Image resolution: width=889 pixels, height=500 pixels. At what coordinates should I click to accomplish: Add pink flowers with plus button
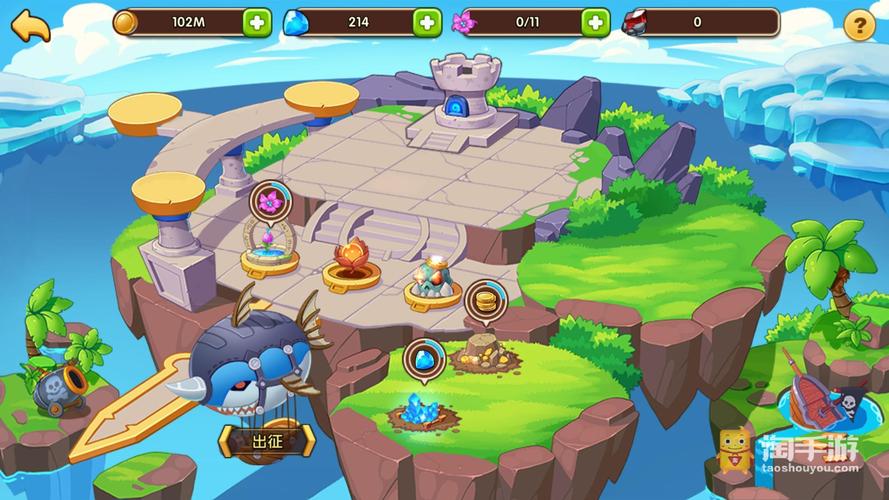tap(596, 22)
